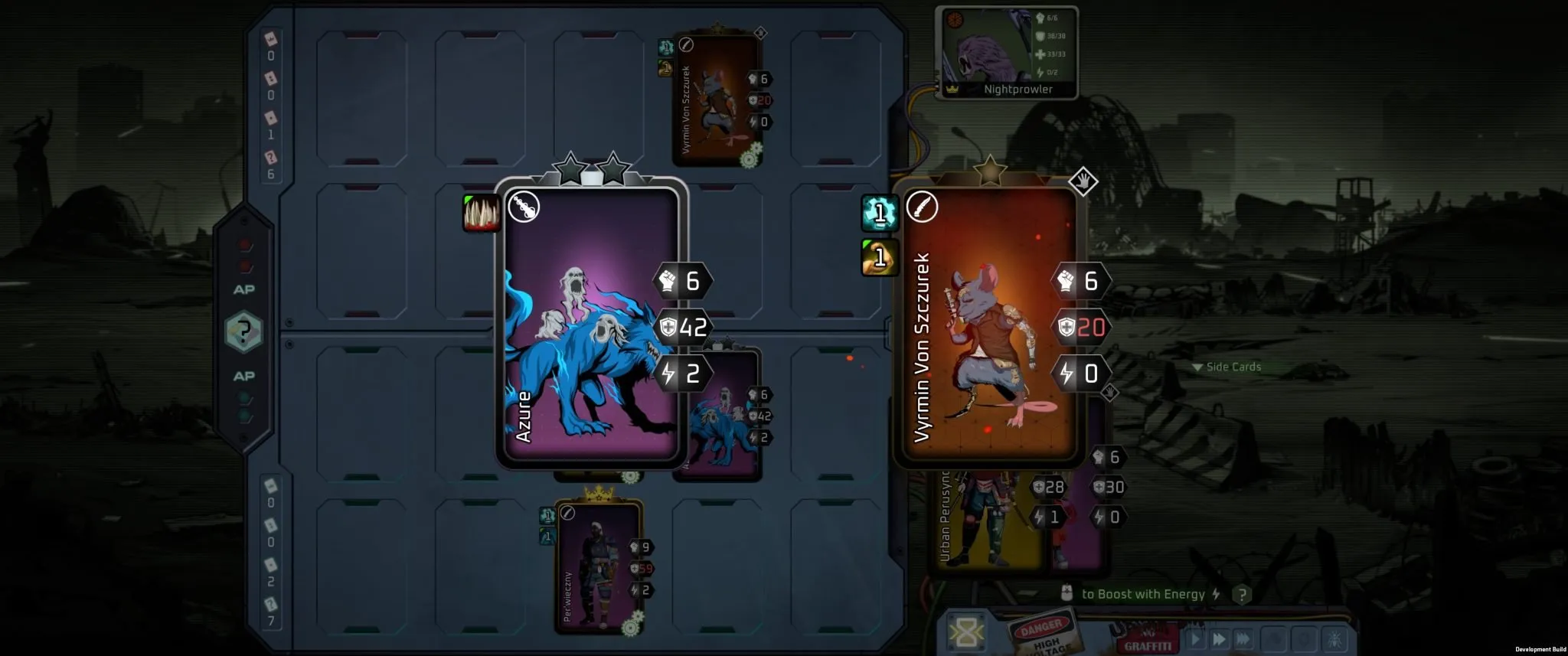Set playback to triple speed

[1243, 638]
